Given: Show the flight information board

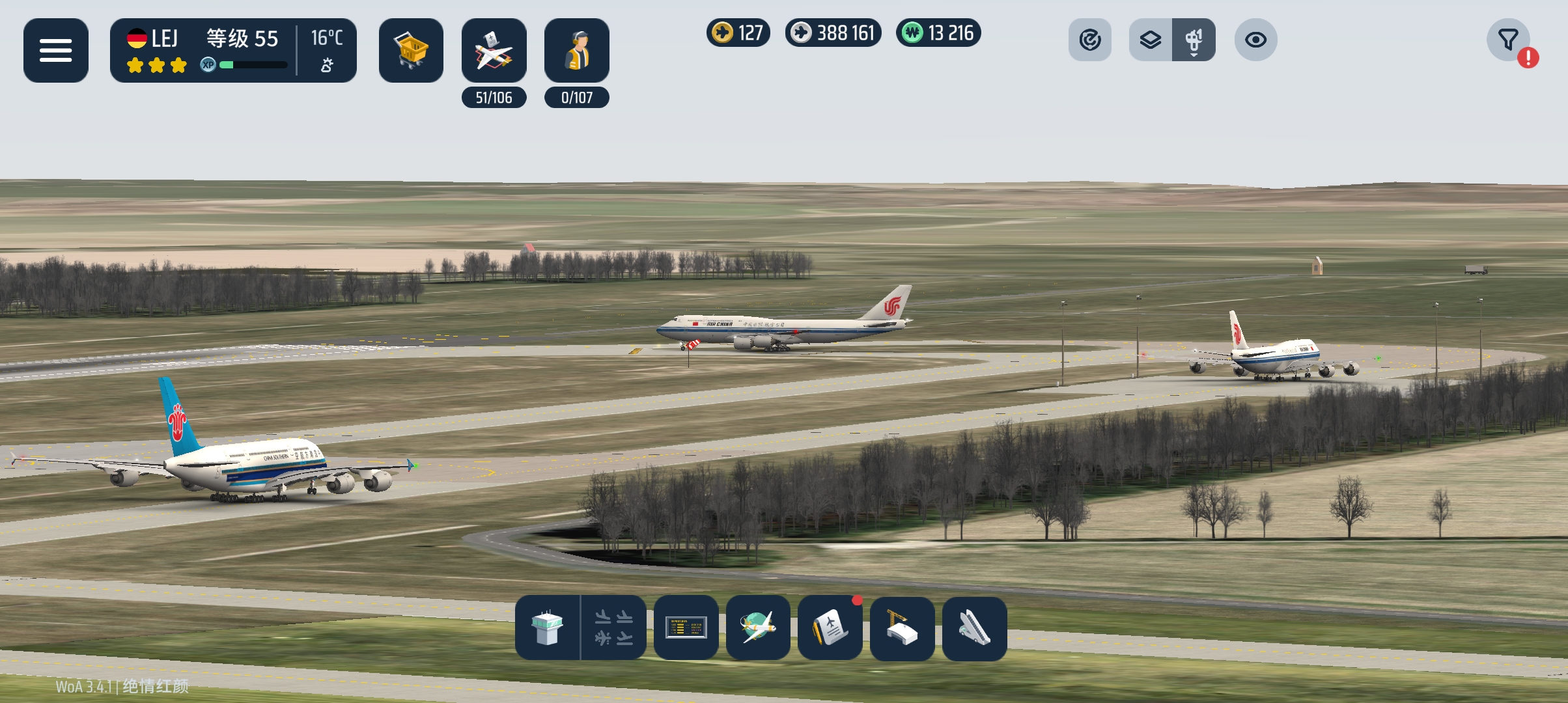Looking at the screenshot, I should pyautogui.click(x=686, y=627).
